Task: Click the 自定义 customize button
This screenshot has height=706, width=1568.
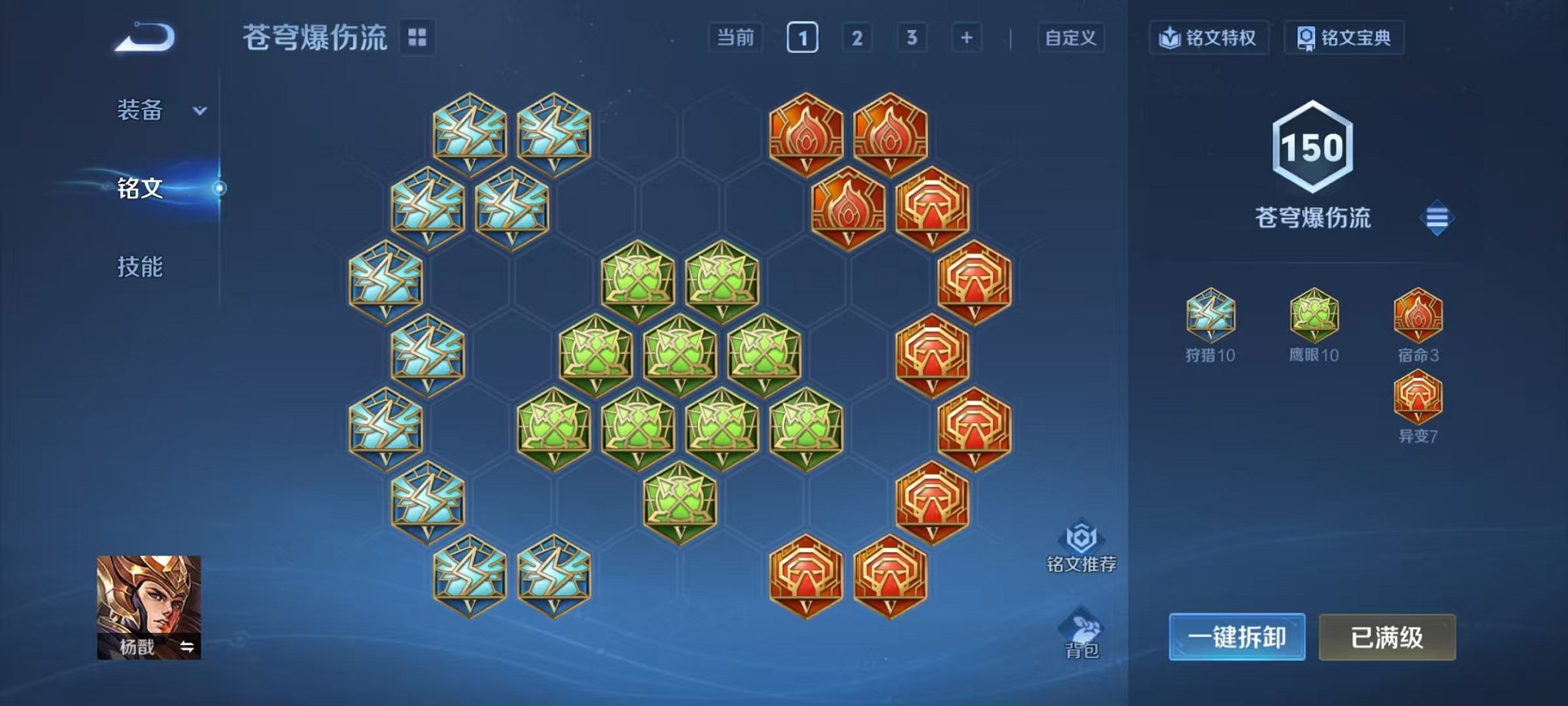Action: pyautogui.click(x=1071, y=35)
